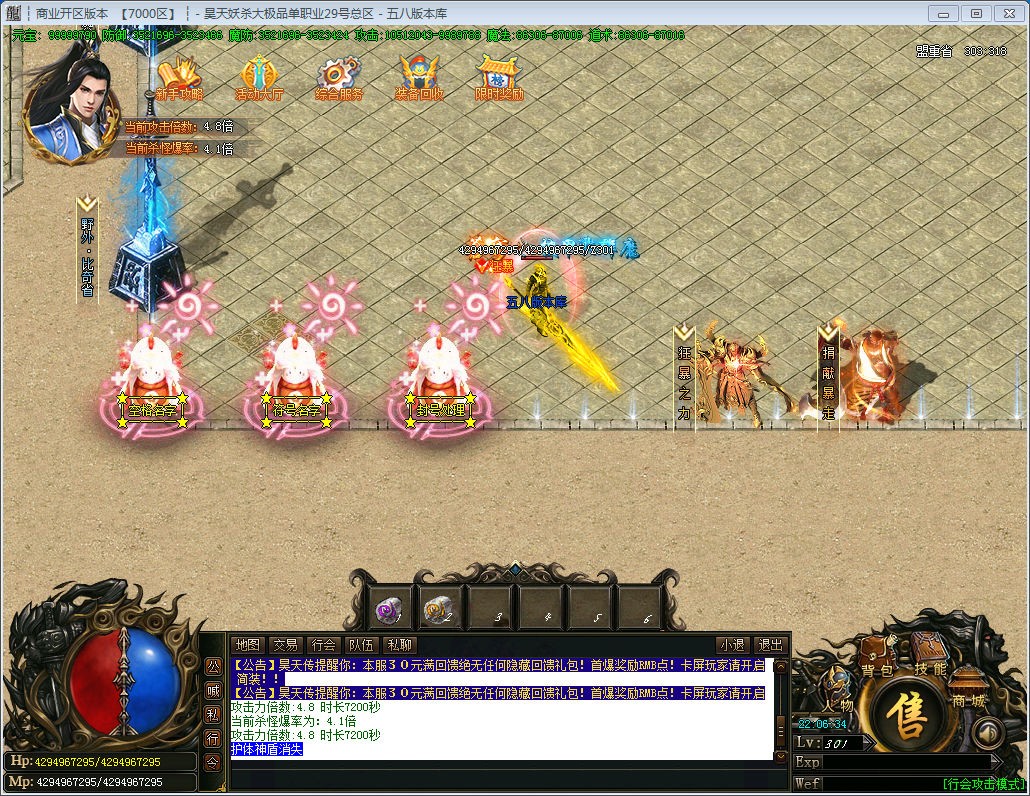The image size is (1030, 796).
Task: Open the 限时奖励 timed rewards icon
Action: pos(499,76)
